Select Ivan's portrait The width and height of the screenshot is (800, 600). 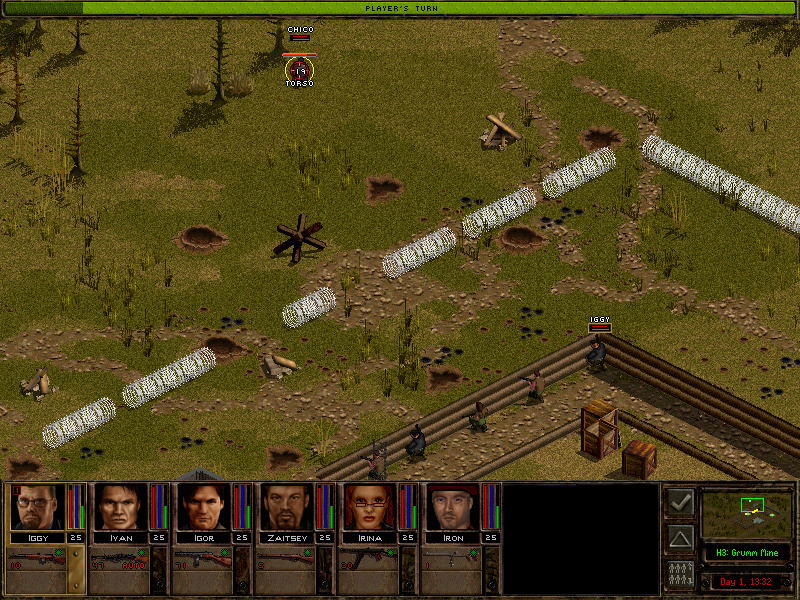pyautogui.click(x=120, y=507)
